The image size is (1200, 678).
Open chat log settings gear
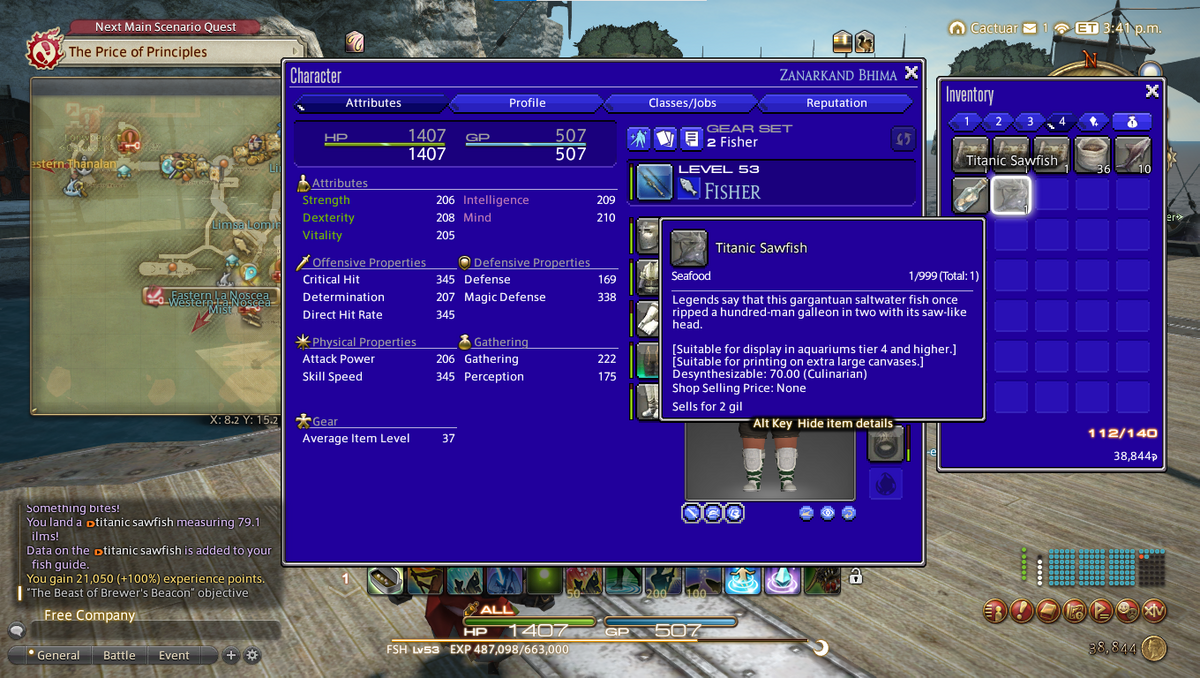point(252,656)
